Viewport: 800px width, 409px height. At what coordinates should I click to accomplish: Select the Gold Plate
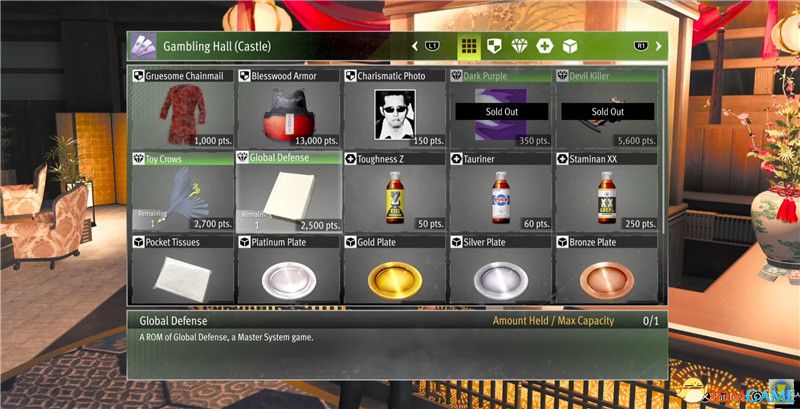pyautogui.click(x=395, y=270)
